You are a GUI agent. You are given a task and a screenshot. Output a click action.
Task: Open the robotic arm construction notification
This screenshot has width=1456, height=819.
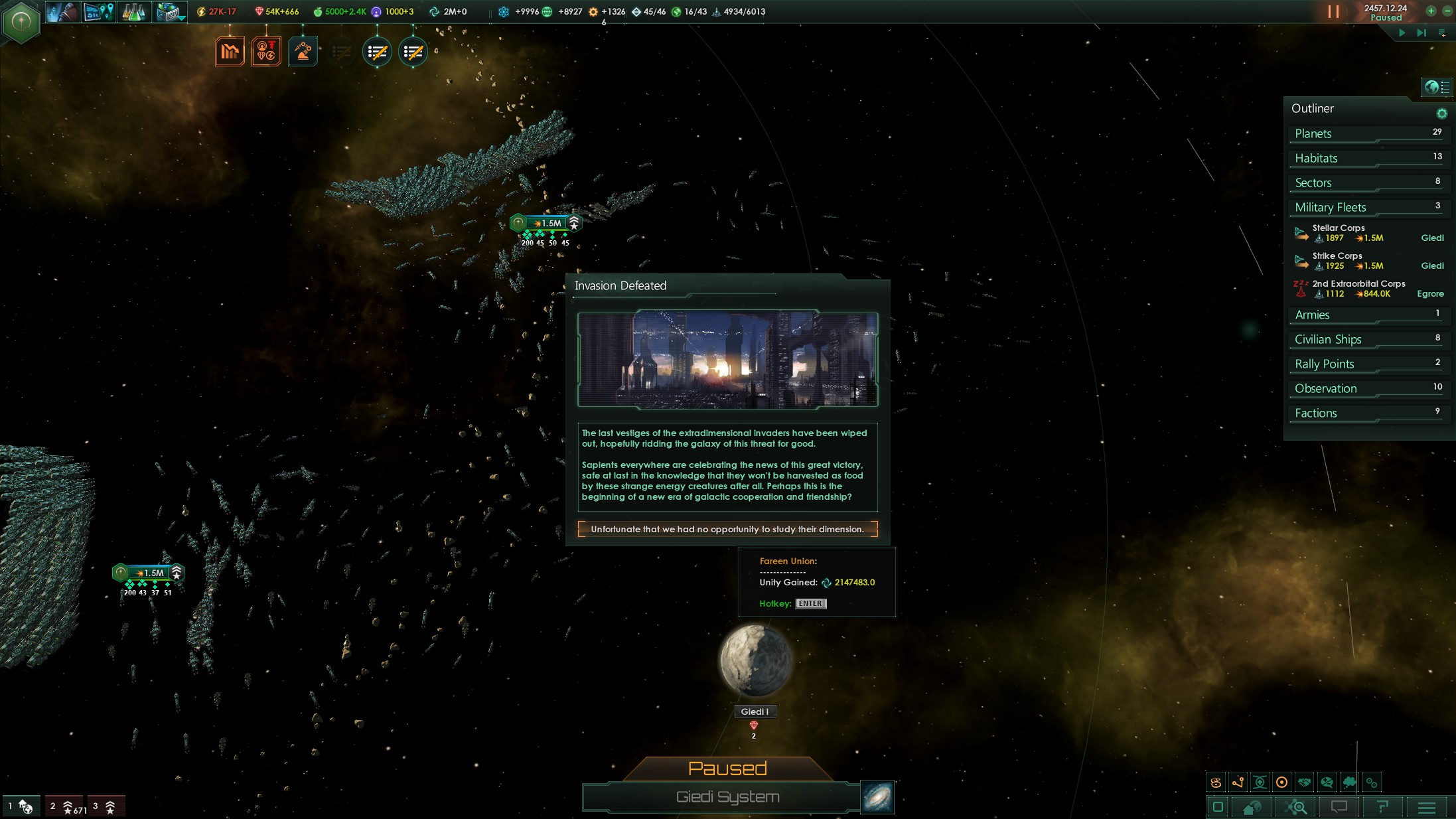(x=303, y=52)
